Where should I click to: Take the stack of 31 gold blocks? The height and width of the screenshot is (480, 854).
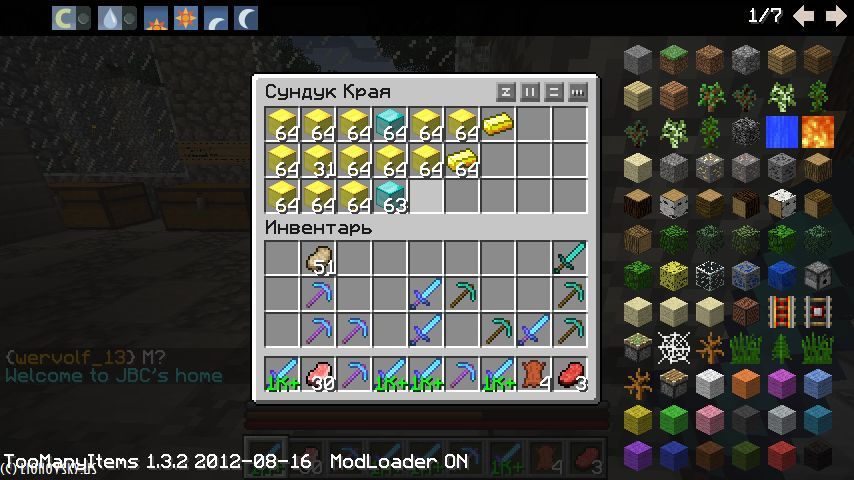click(x=319, y=161)
